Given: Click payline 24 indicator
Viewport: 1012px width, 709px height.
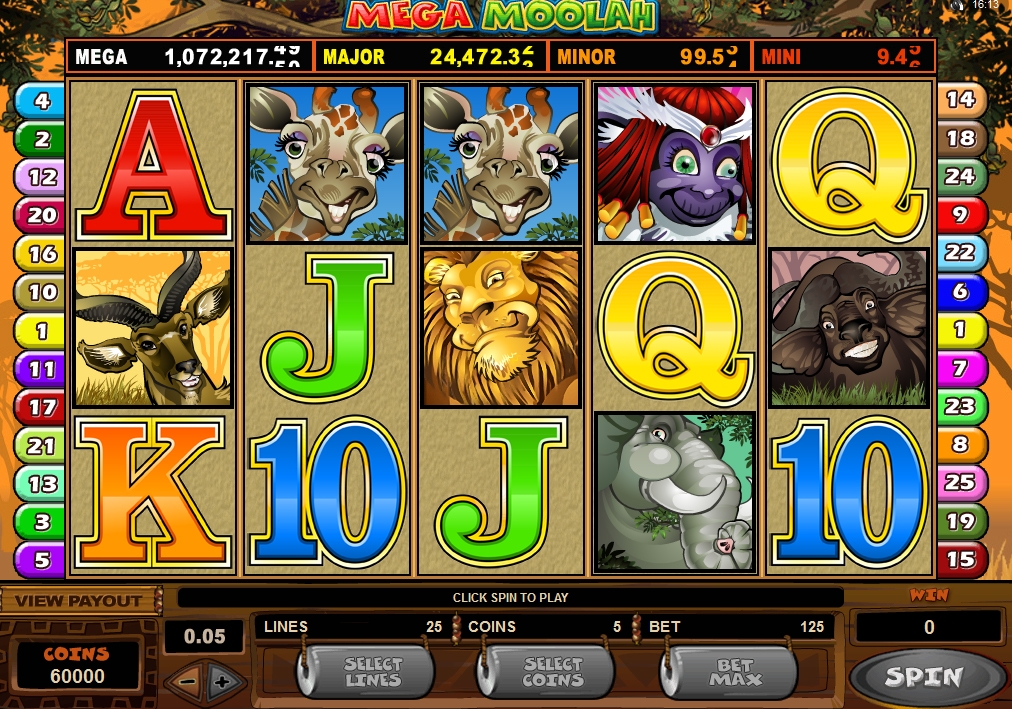Looking at the screenshot, I should click(x=960, y=176).
